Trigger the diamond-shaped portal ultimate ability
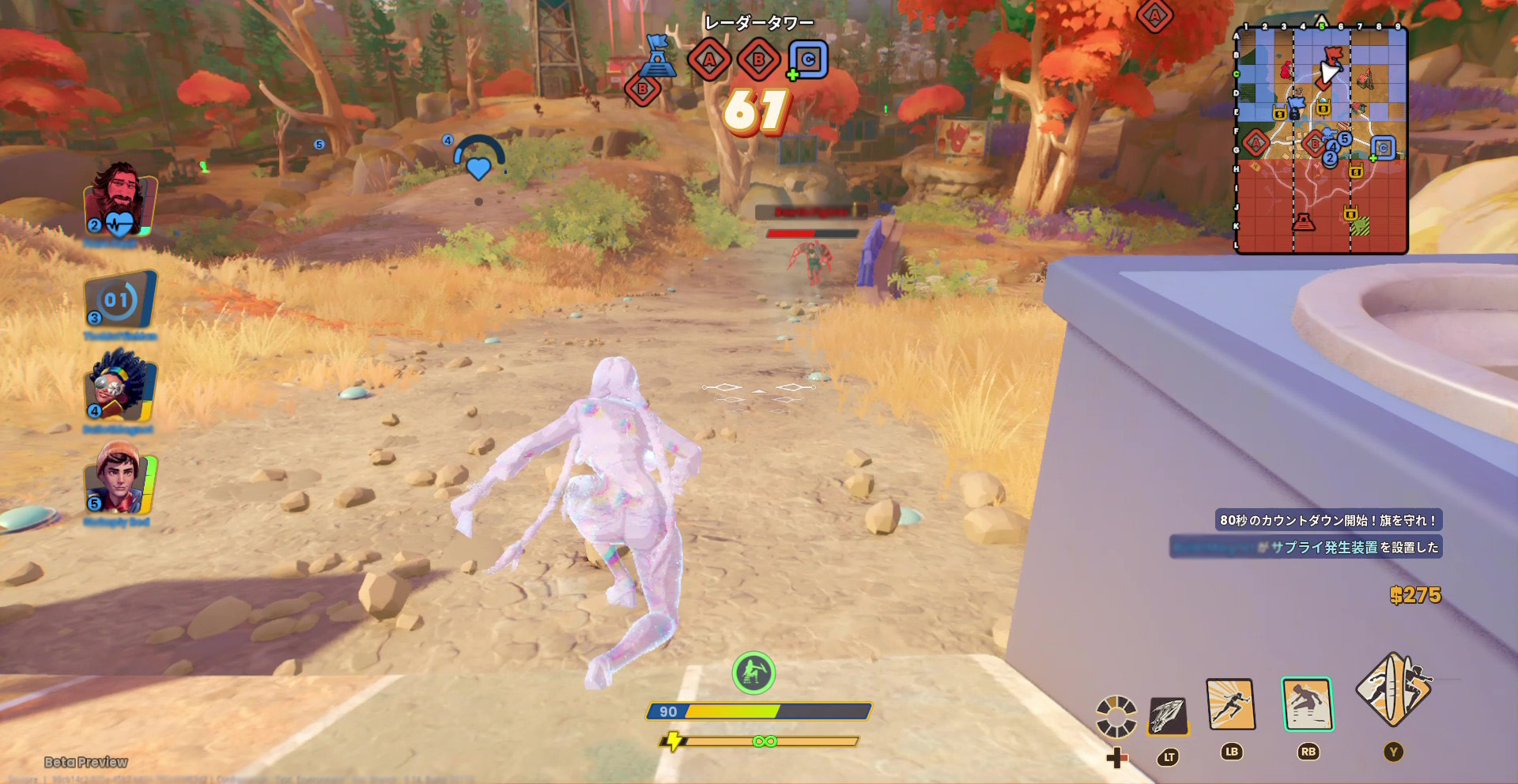The height and width of the screenshot is (784, 1518). 1393,689
